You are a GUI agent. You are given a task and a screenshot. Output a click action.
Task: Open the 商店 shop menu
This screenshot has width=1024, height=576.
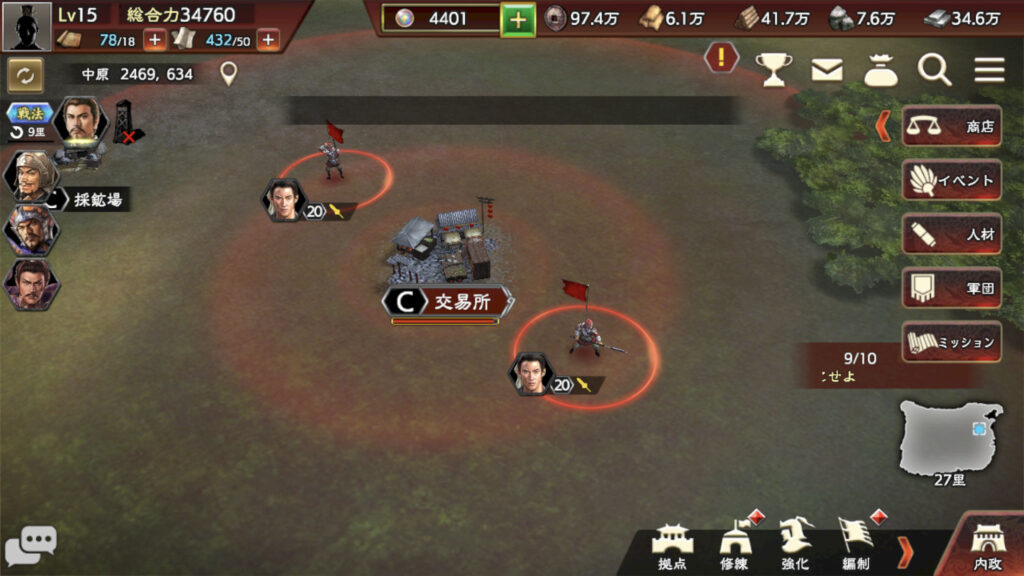951,126
